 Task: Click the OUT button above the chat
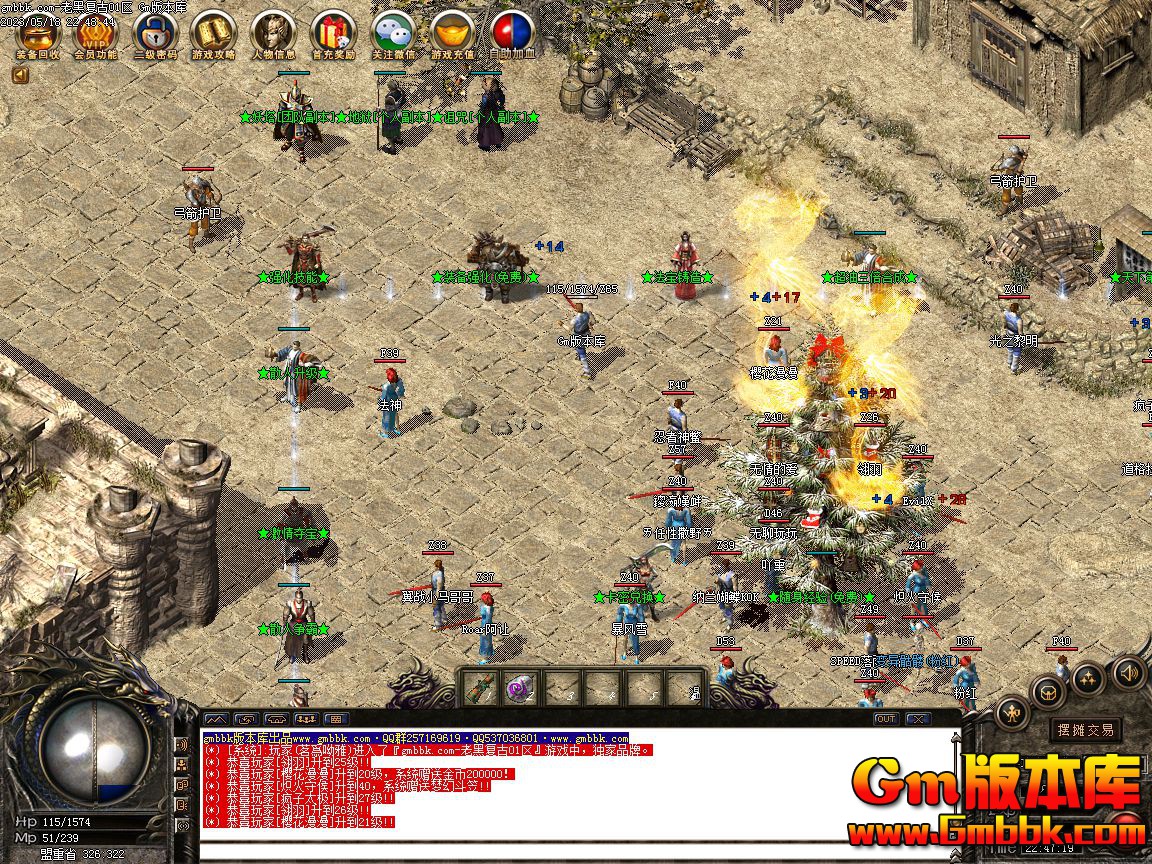click(886, 718)
